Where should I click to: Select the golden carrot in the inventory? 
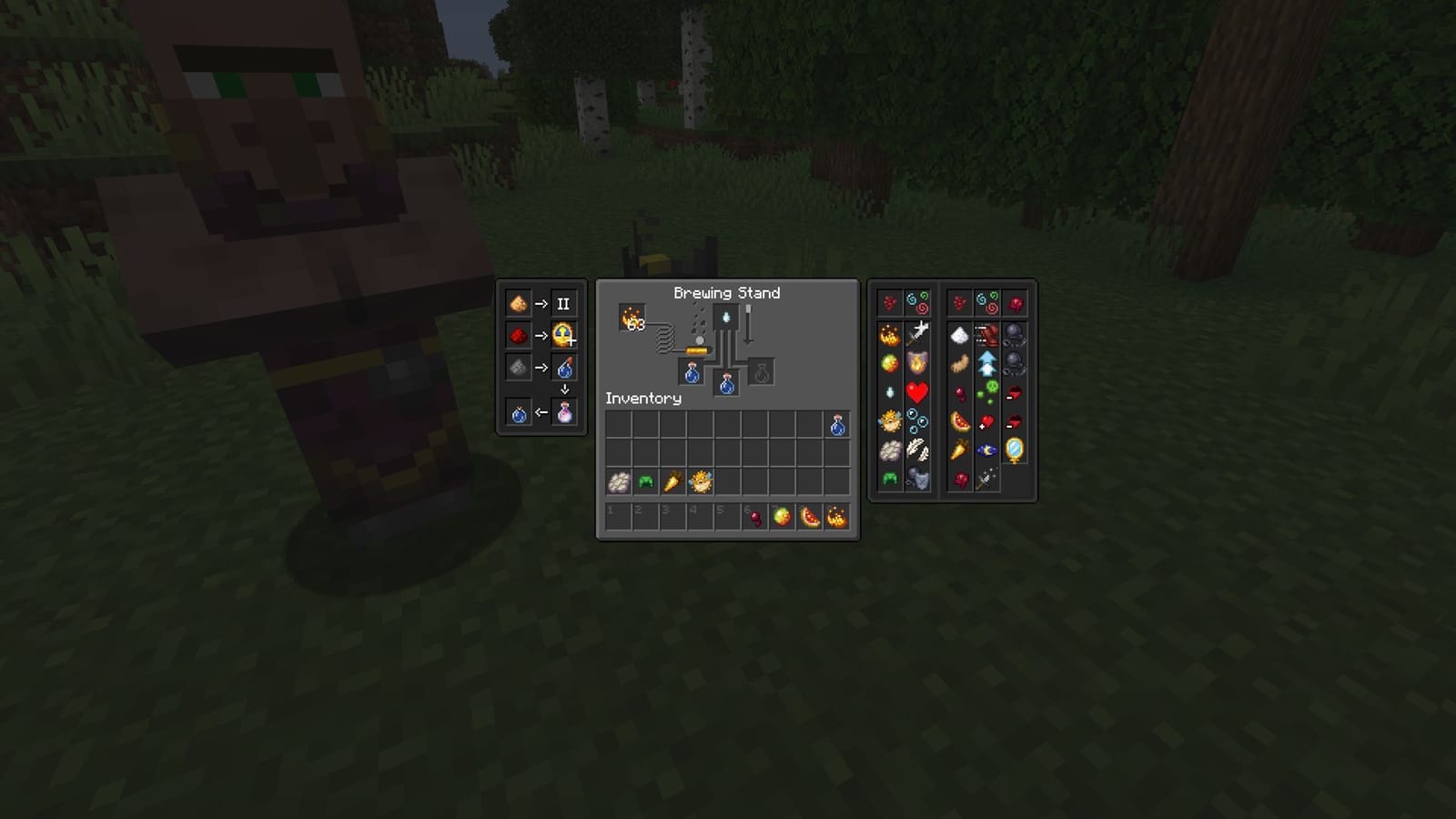pos(672,482)
